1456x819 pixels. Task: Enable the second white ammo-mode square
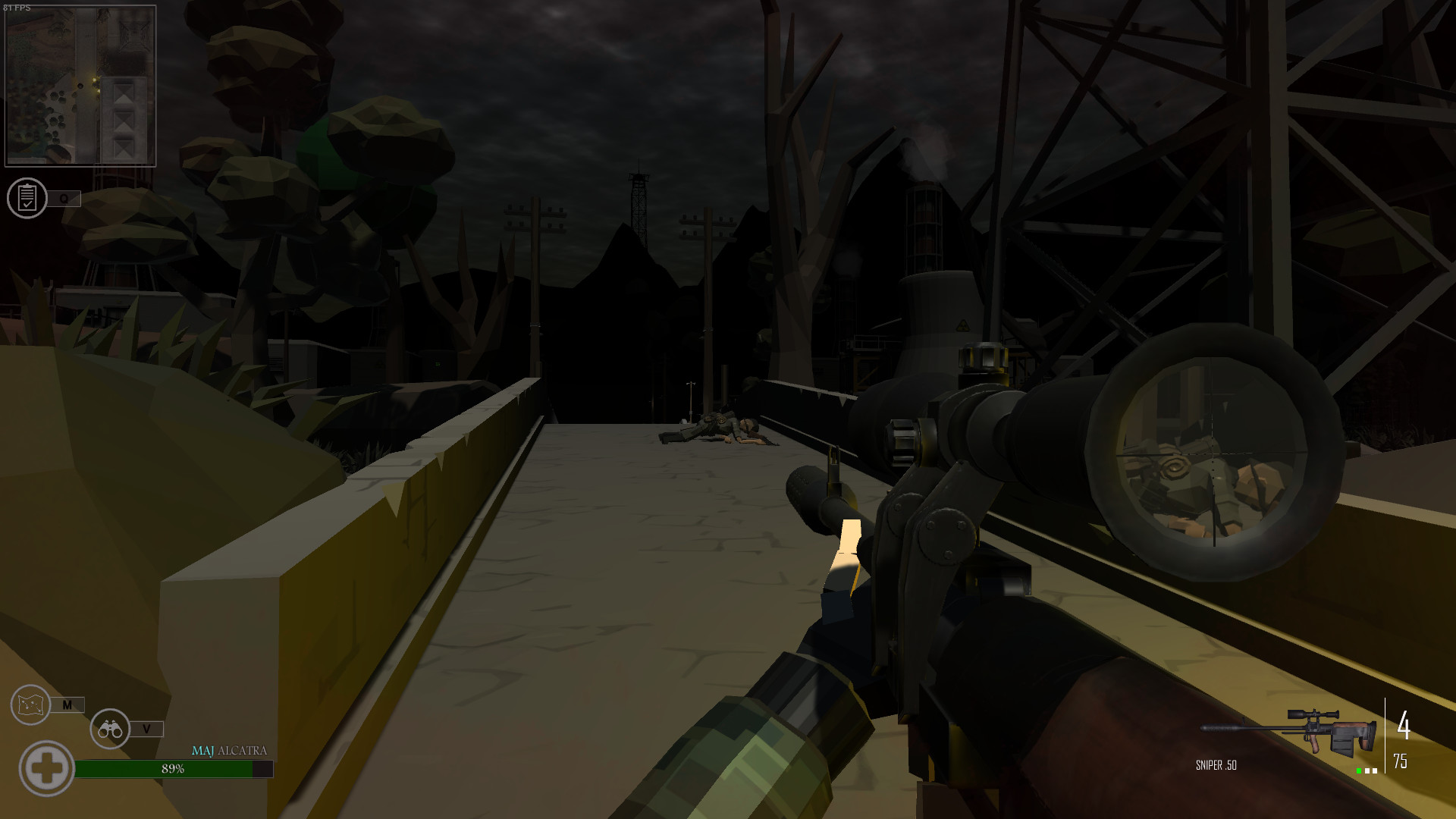click(x=1367, y=770)
